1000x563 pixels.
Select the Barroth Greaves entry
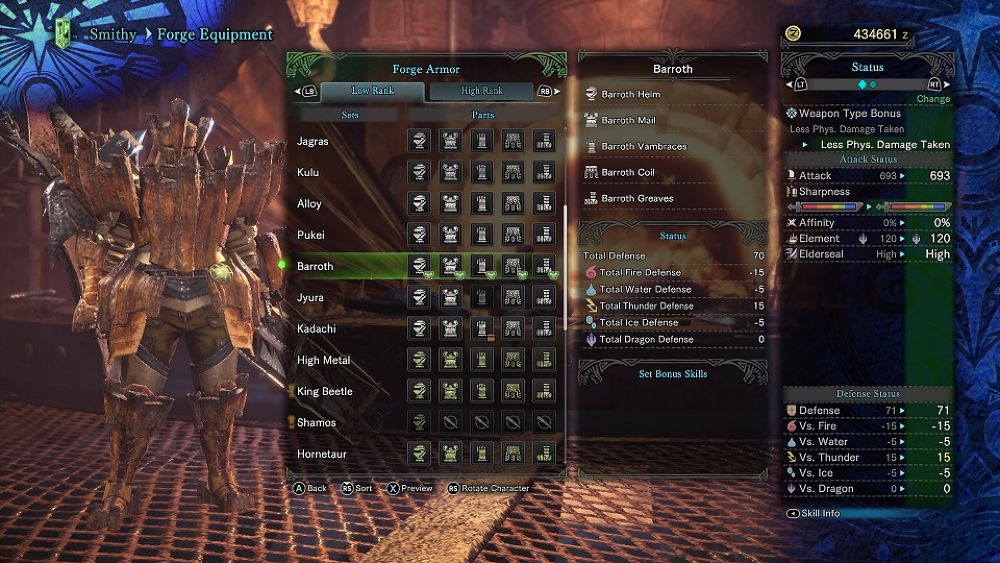pyautogui.click(x=637, y=199)
